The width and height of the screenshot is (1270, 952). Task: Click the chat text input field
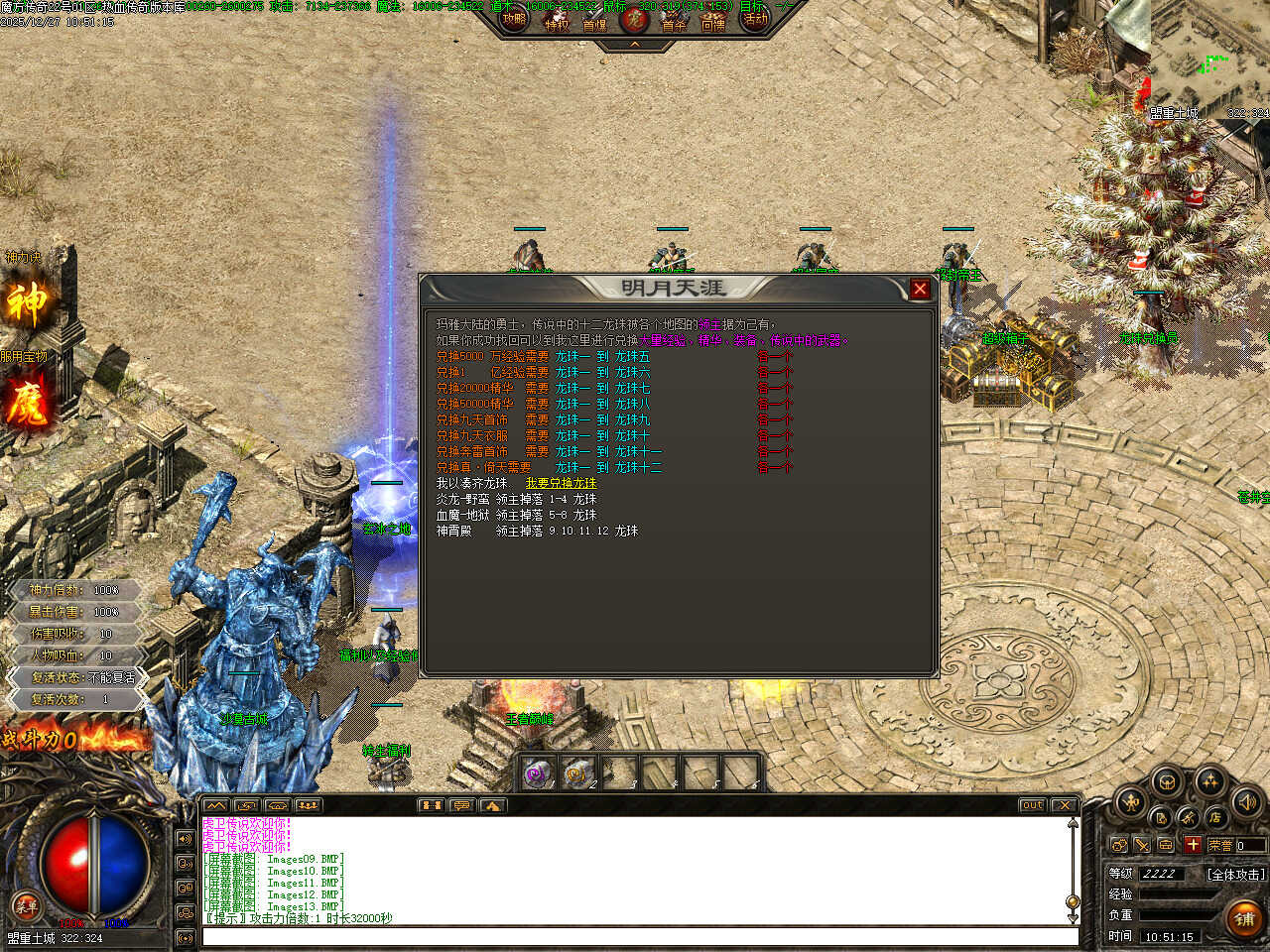click(x=640, y=936)
